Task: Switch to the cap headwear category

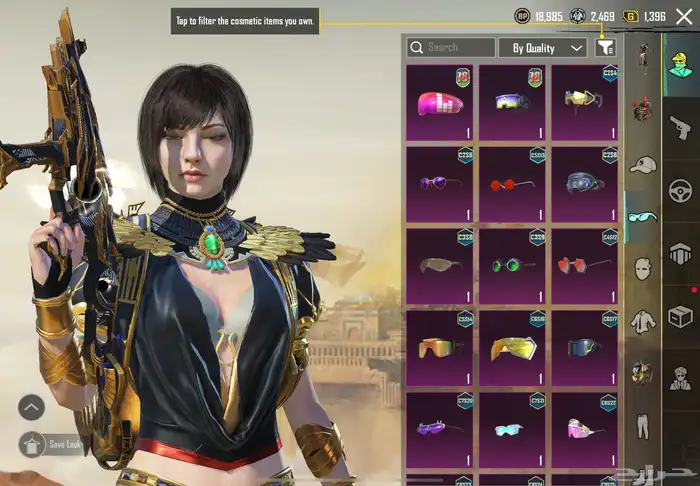Action: click(642, 164)
